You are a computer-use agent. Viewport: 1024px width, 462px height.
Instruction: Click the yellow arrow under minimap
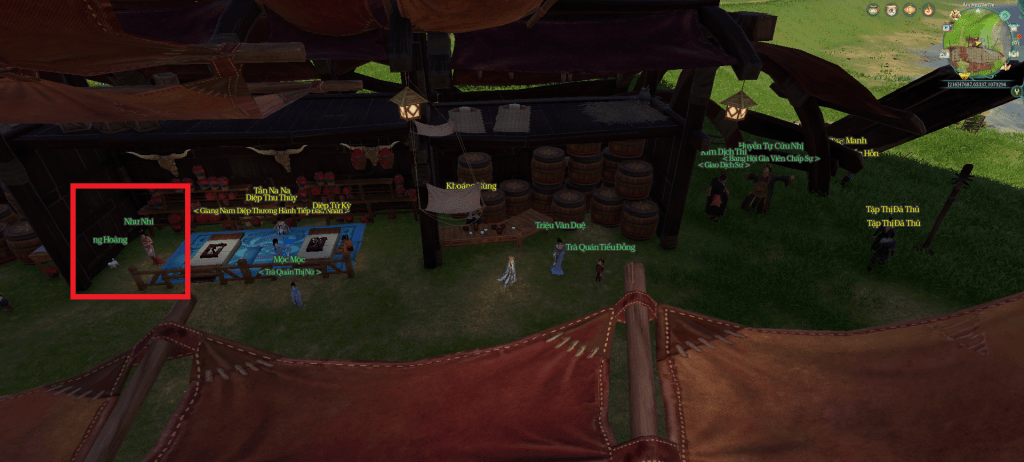(x=964, y=75)
